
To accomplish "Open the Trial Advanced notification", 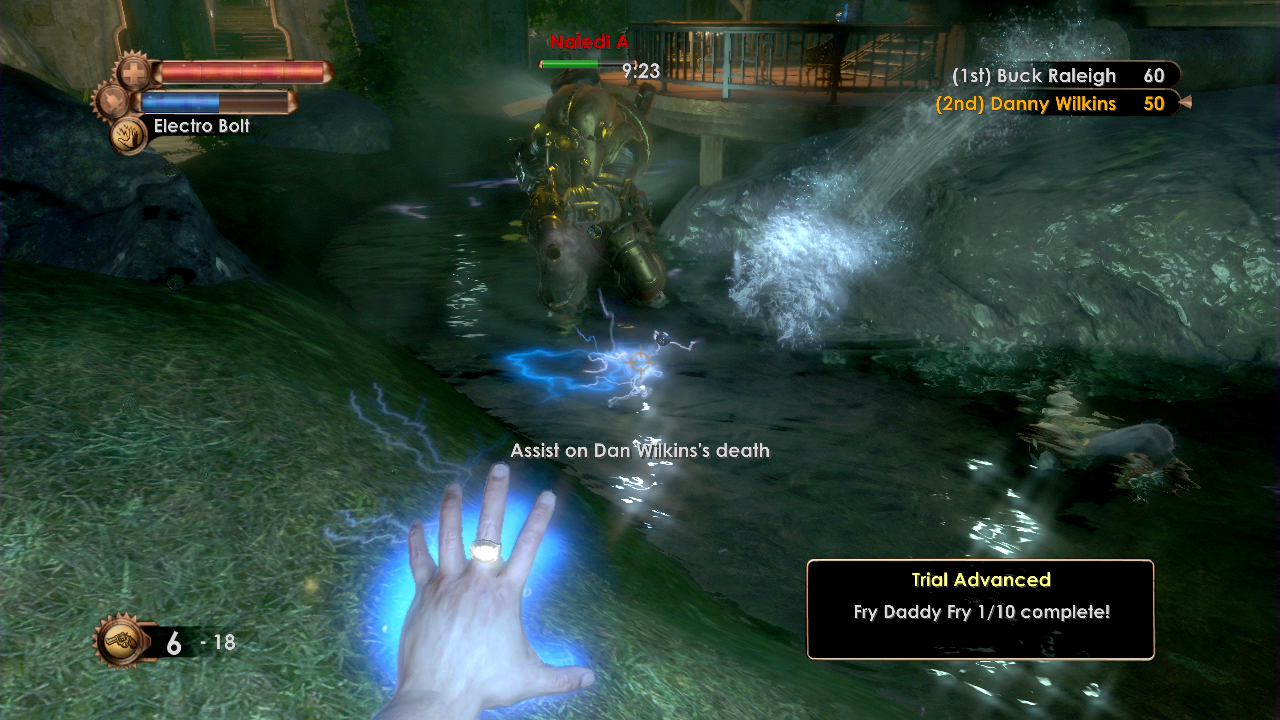I will click(x=980, y=609).
